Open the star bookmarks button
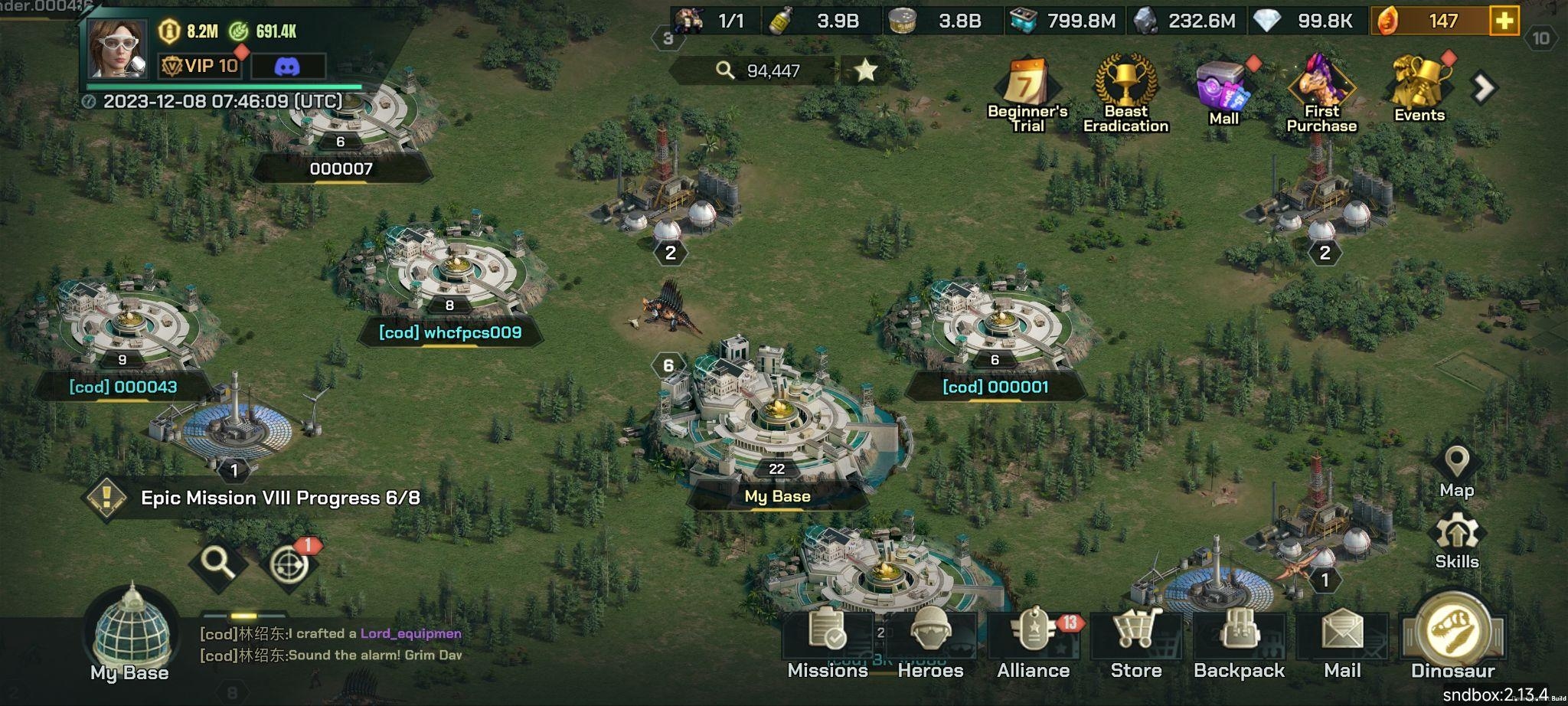The image size is (1568, 706). (865, 70)
